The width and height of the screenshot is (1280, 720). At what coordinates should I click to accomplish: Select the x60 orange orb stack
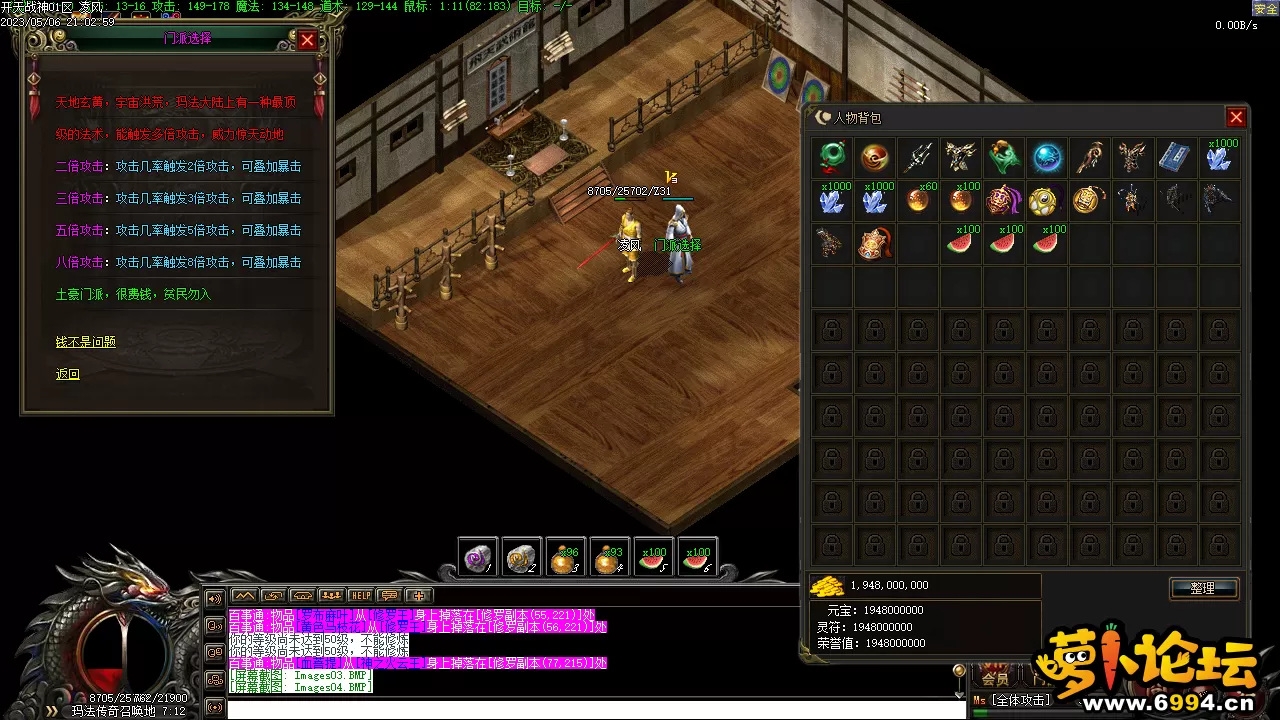tap(918, 200)
